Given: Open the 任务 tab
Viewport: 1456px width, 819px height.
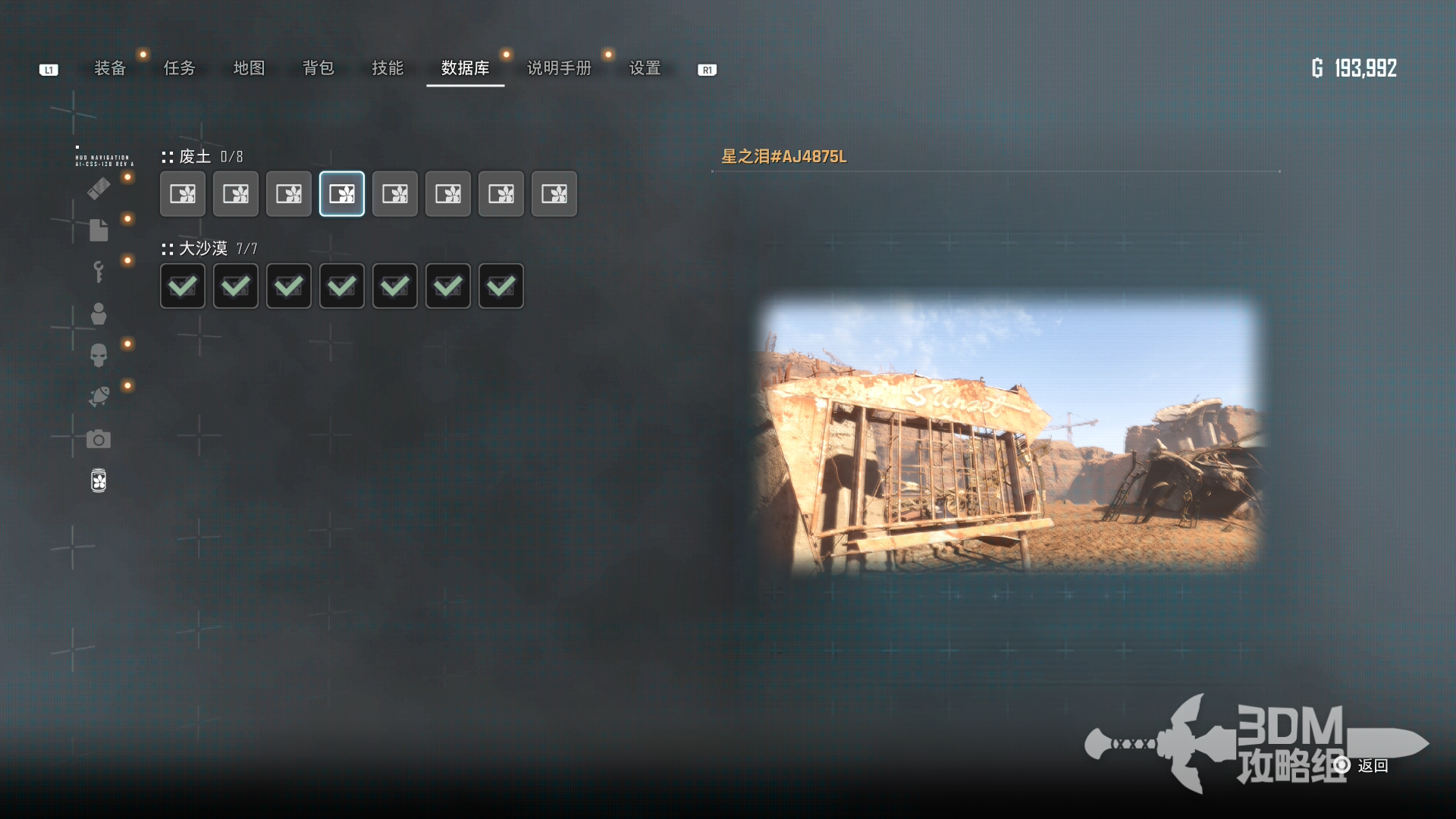Looking at the screenshot, I should tap(180, 68).
